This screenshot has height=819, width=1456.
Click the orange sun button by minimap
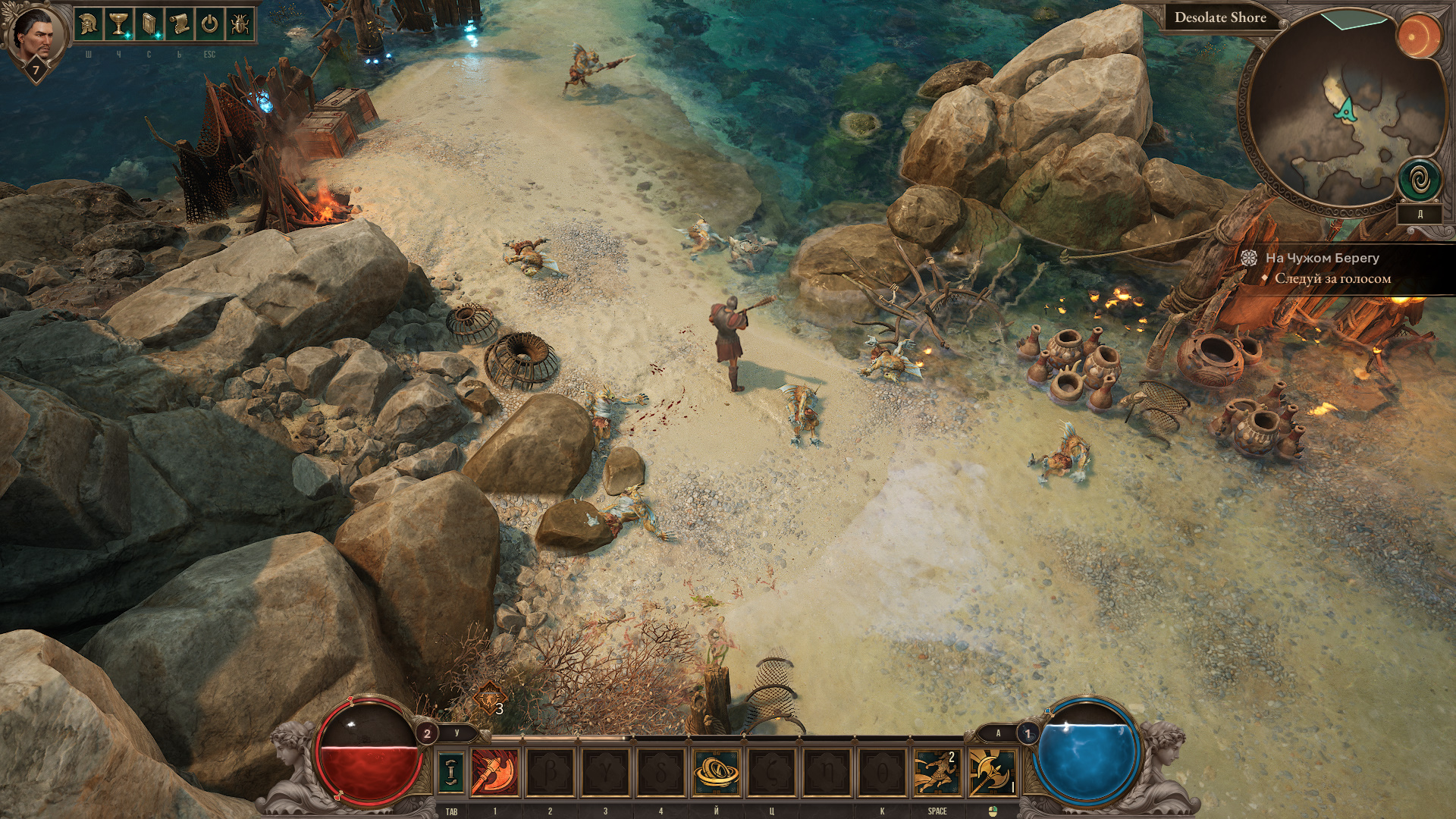point(1418,36)
